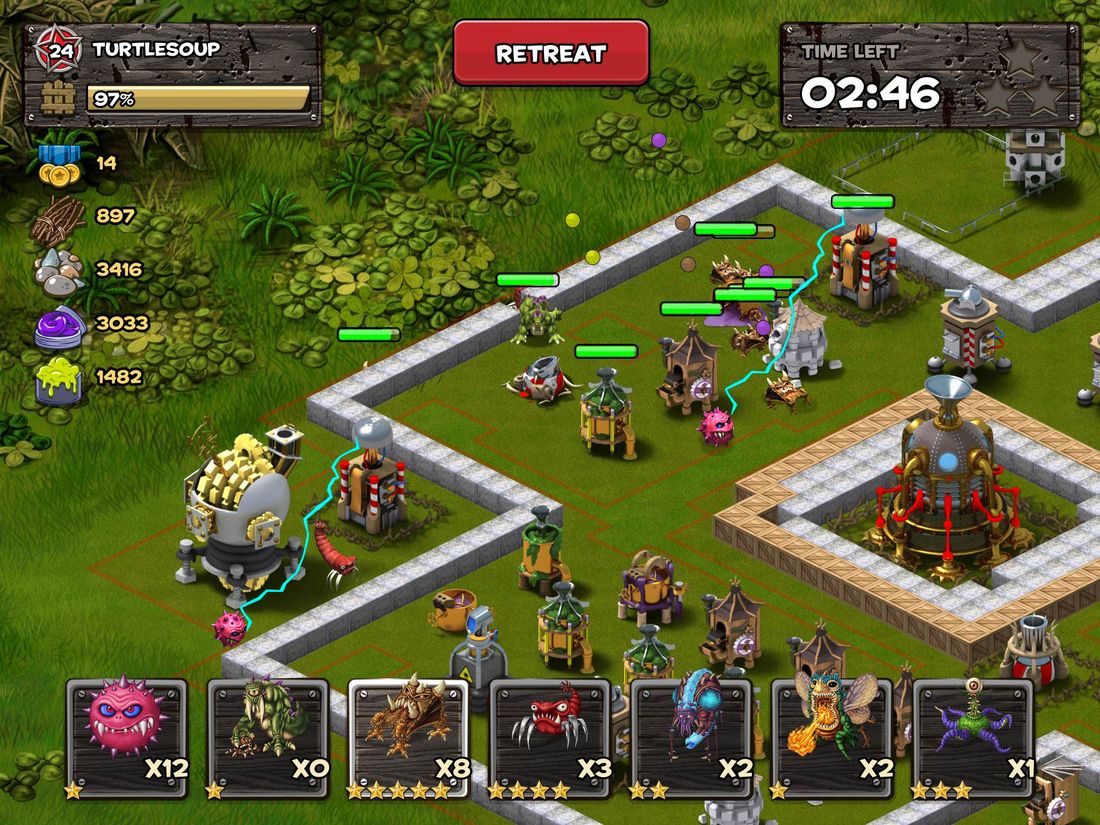Pick the red centipede monster card
The height and width of the screenshot is (825, 1100).
tap(550, 738)
